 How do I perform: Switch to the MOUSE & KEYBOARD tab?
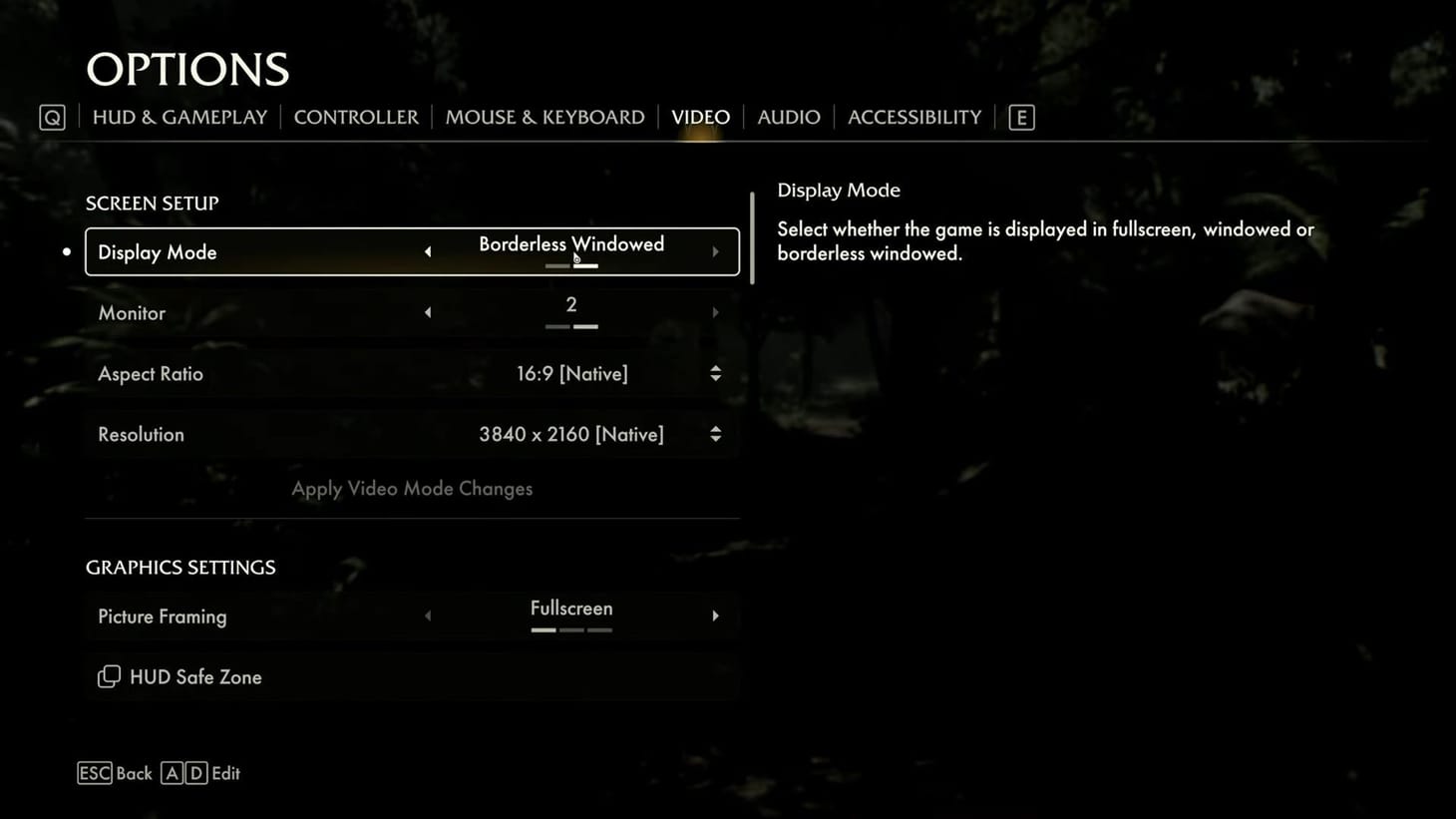545,117
